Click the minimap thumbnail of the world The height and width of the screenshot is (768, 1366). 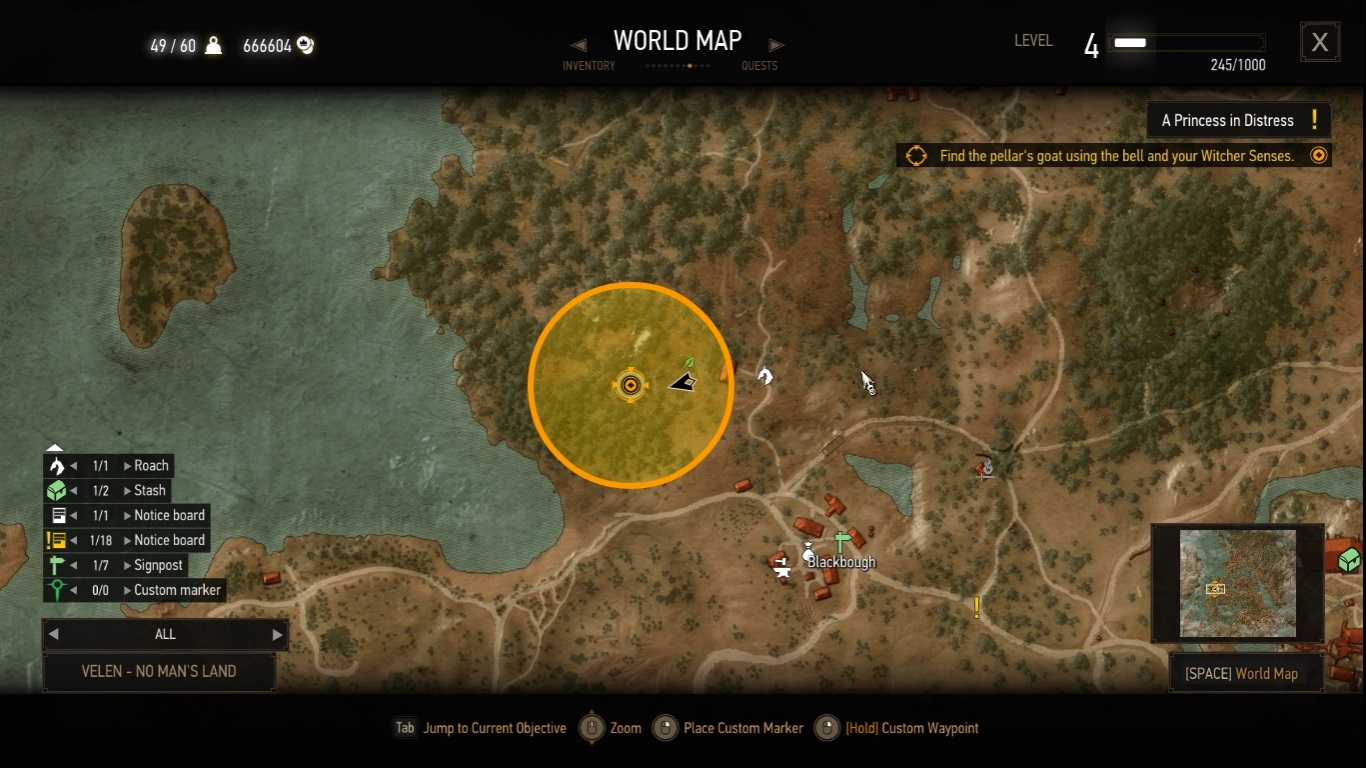[x=1238, y=583]
